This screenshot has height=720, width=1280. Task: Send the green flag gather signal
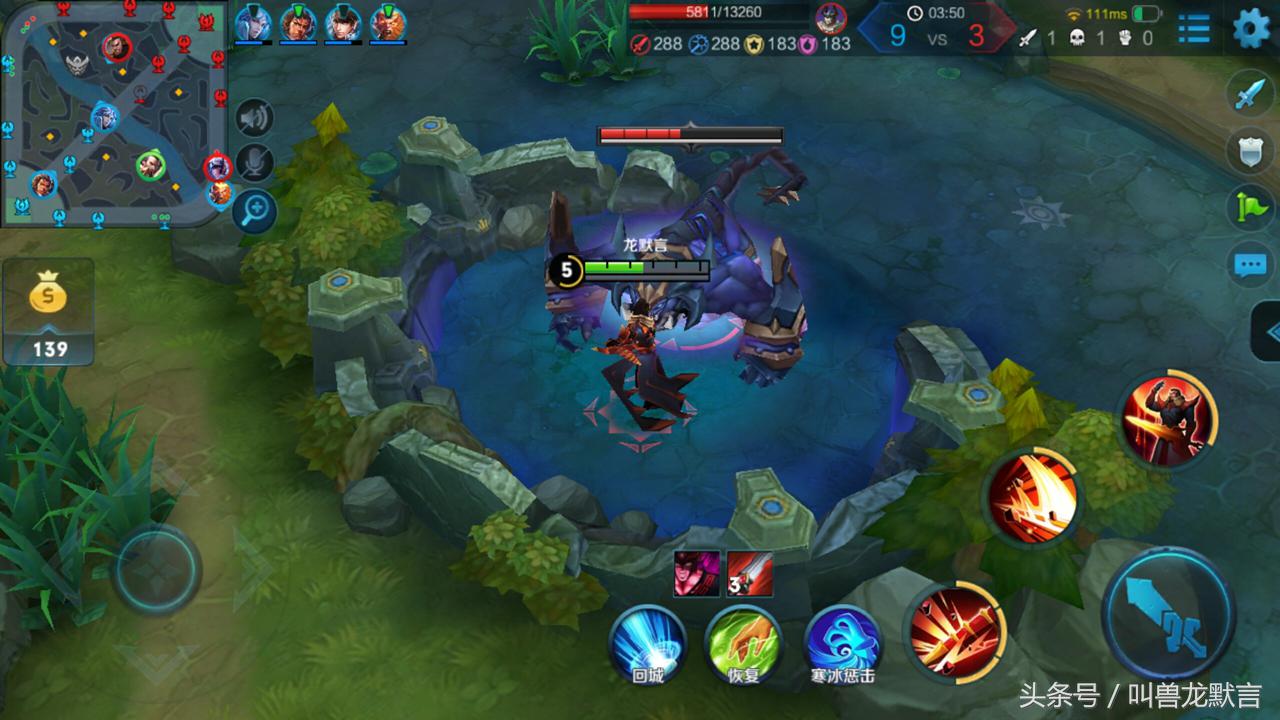click(x=1250, y=207)
